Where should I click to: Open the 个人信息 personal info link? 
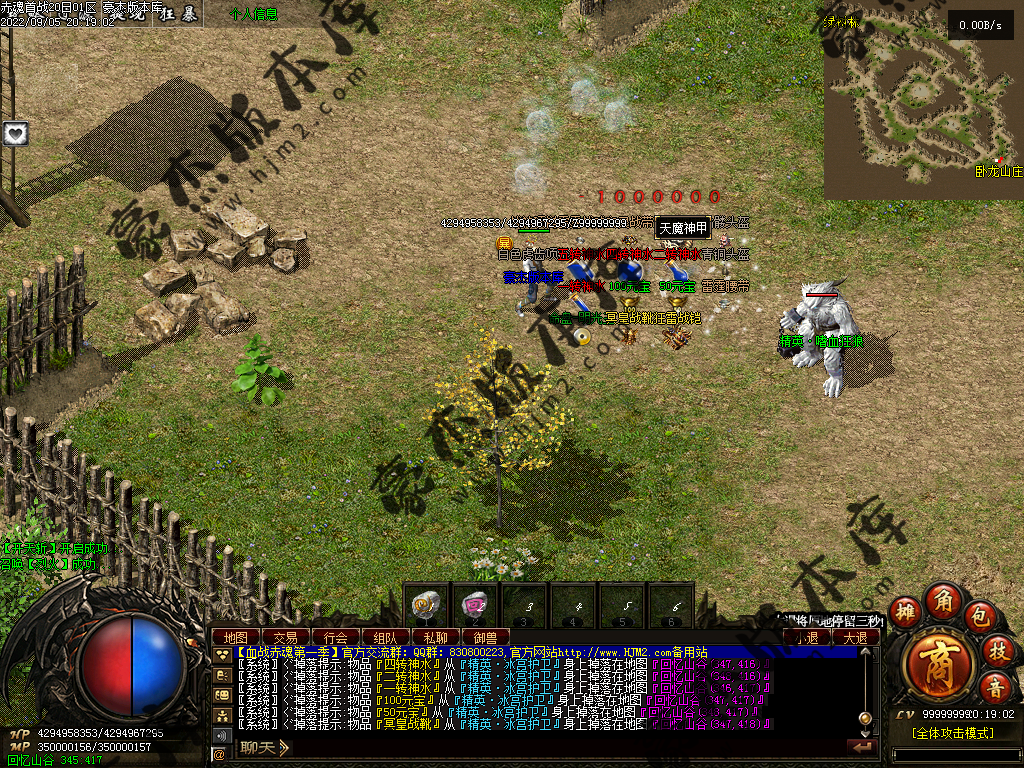pyautogui.click(x=254, y=15)
